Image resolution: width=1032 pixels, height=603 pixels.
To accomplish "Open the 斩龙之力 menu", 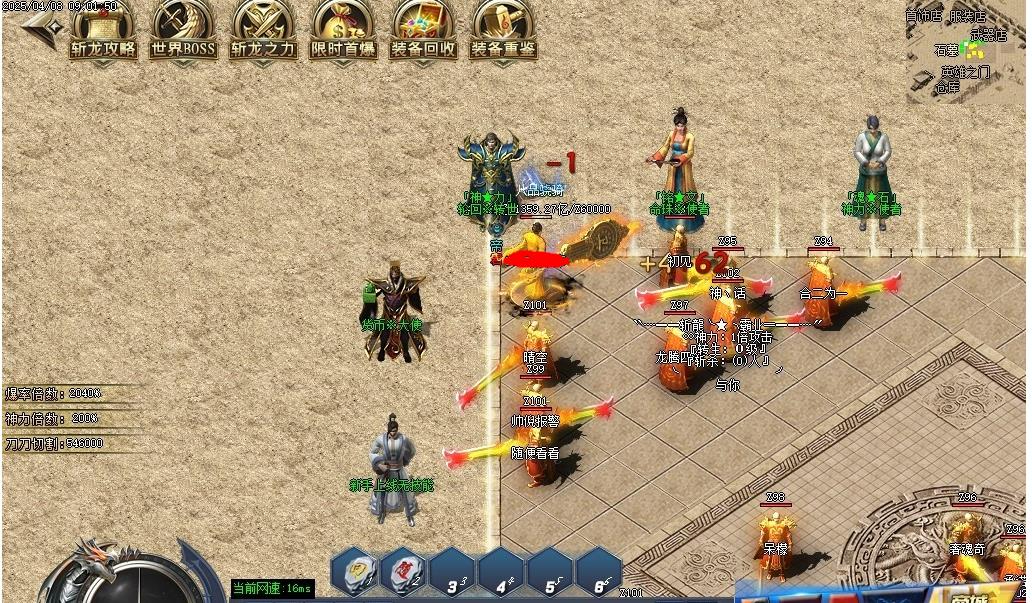I will click(264, 29).
